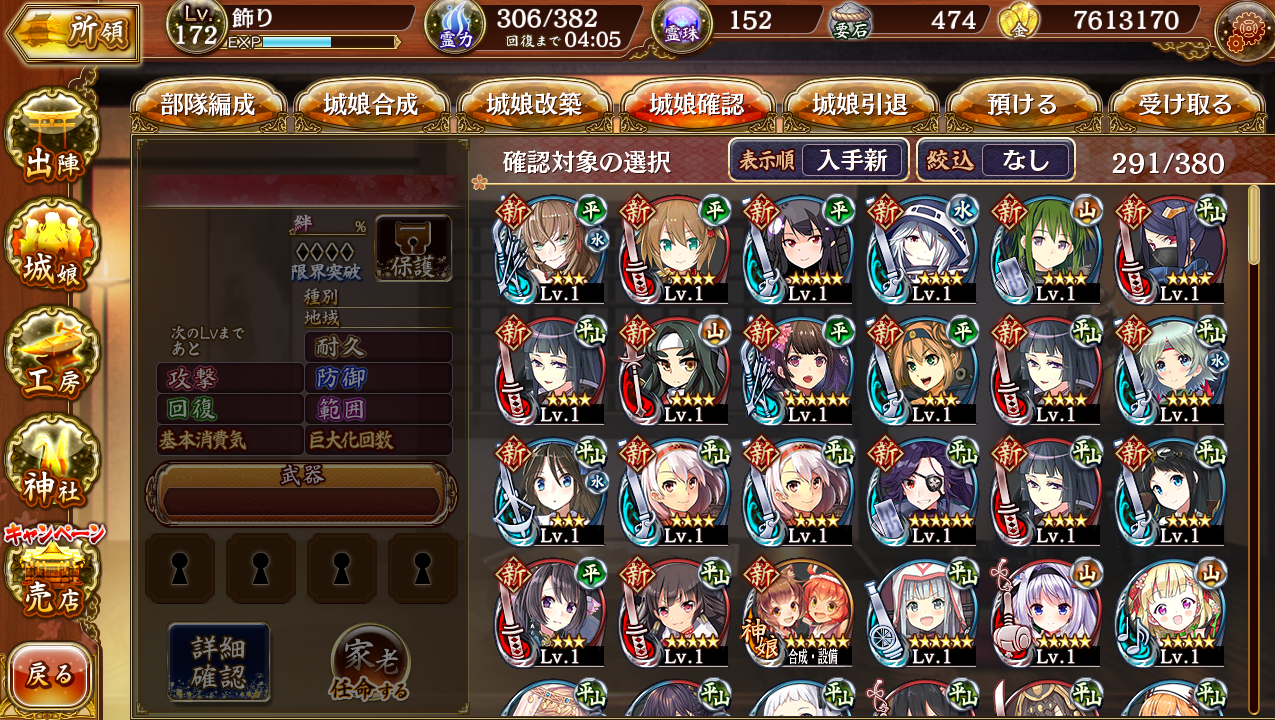The height and width of the screenshot is (720, 1275).
Task: Toggle the 保護 protection lock button
Action: (413, 248)
